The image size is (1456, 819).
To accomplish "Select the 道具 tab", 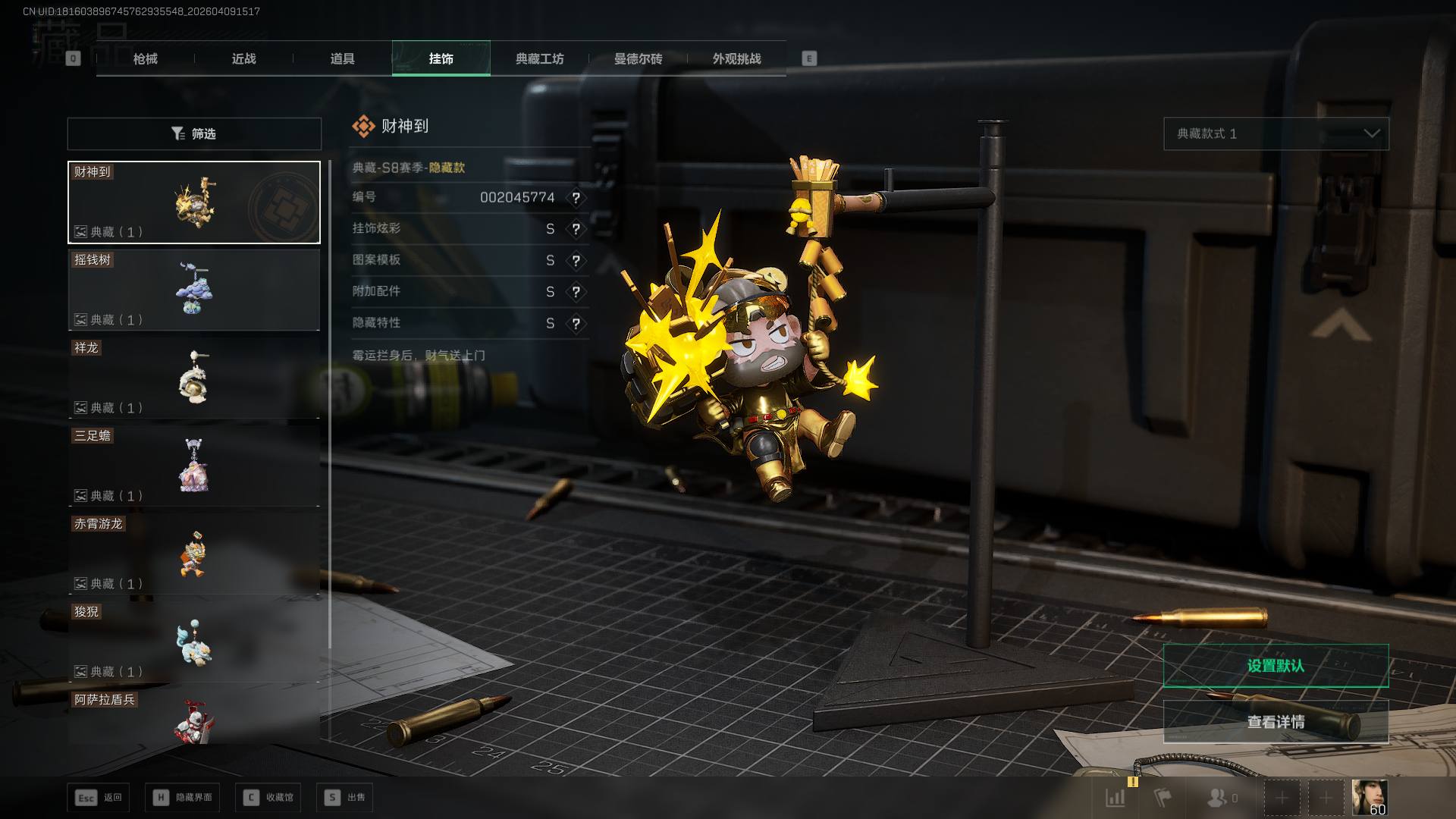I will coord(342,58).
